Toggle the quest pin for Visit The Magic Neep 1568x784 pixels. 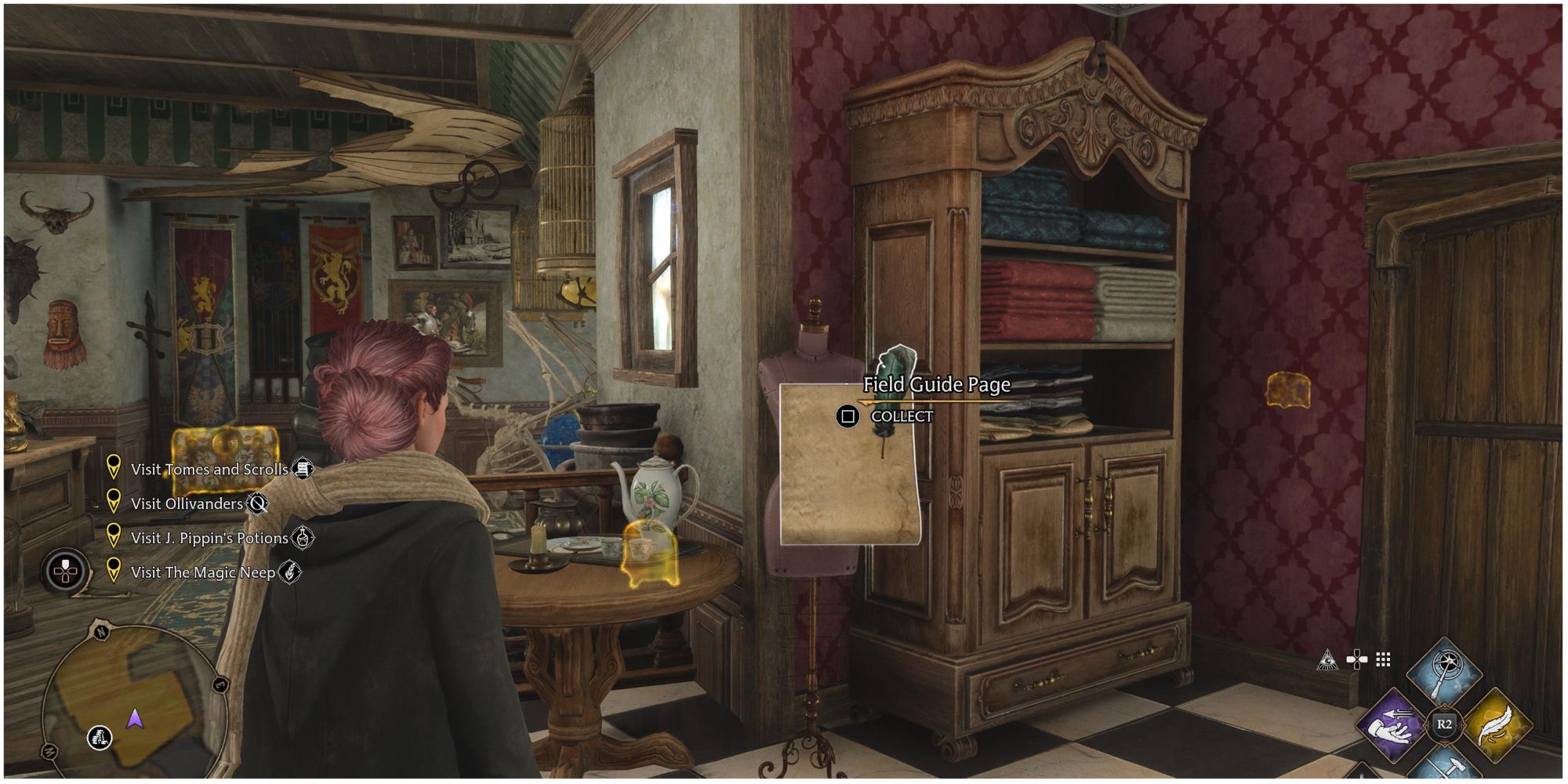coord(114,571)
